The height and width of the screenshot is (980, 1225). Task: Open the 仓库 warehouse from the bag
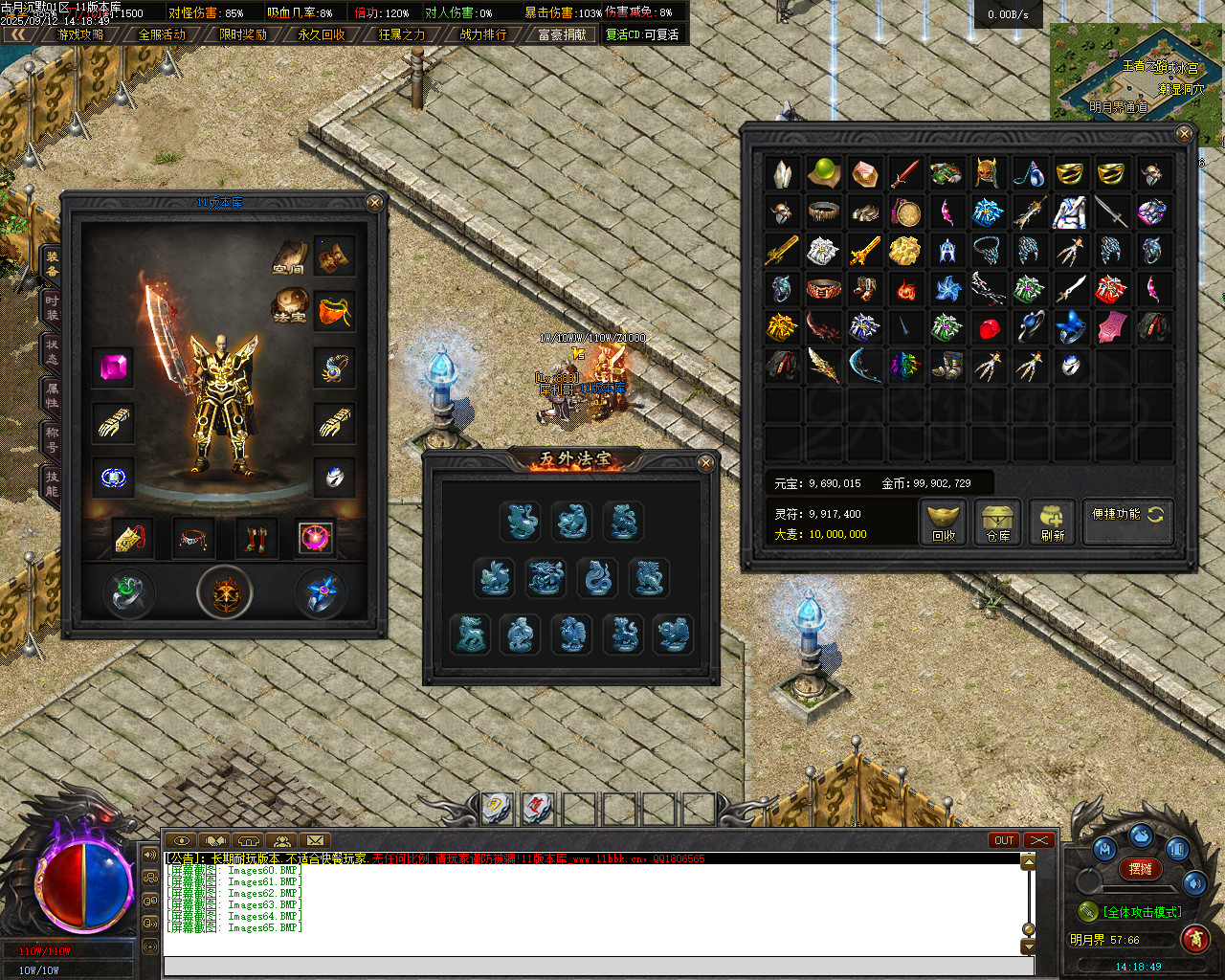[997, 523]
